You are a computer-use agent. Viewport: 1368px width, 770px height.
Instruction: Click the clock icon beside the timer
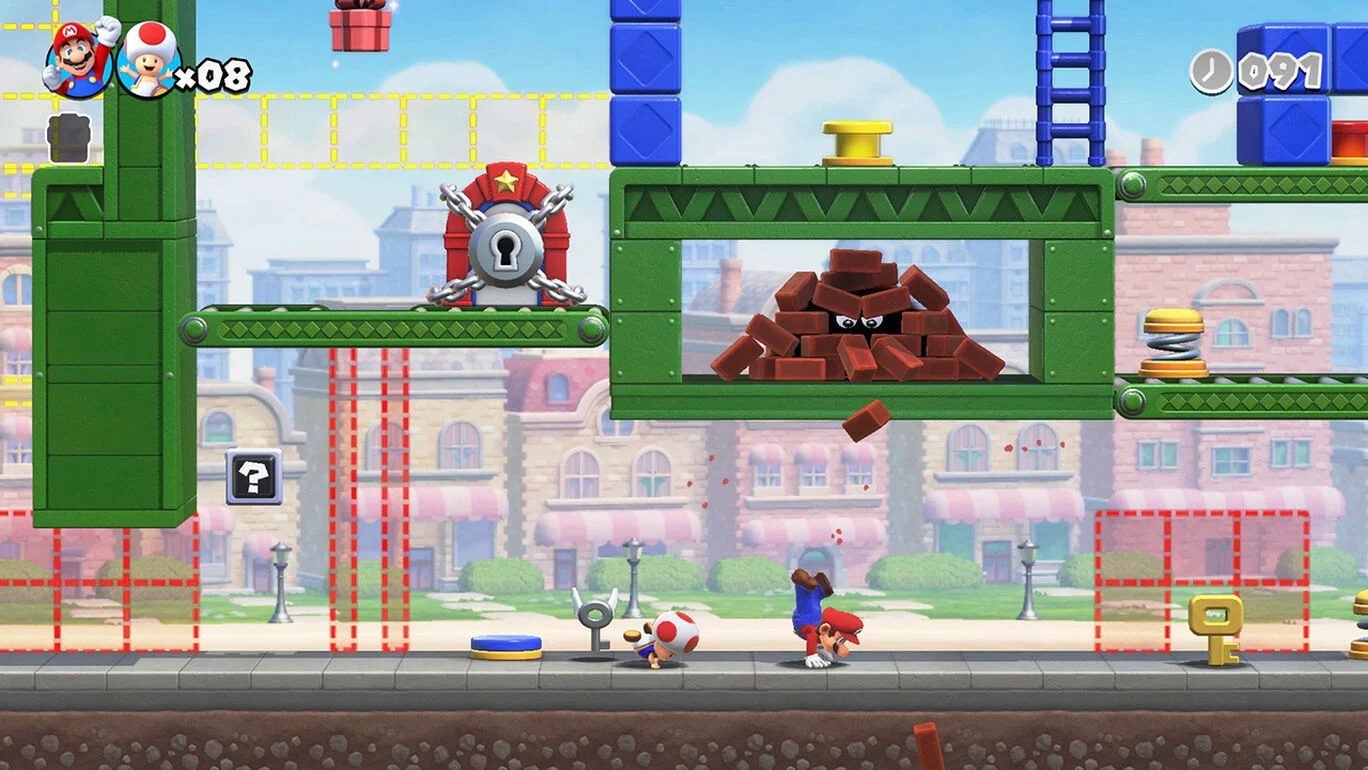(1209, 70)
